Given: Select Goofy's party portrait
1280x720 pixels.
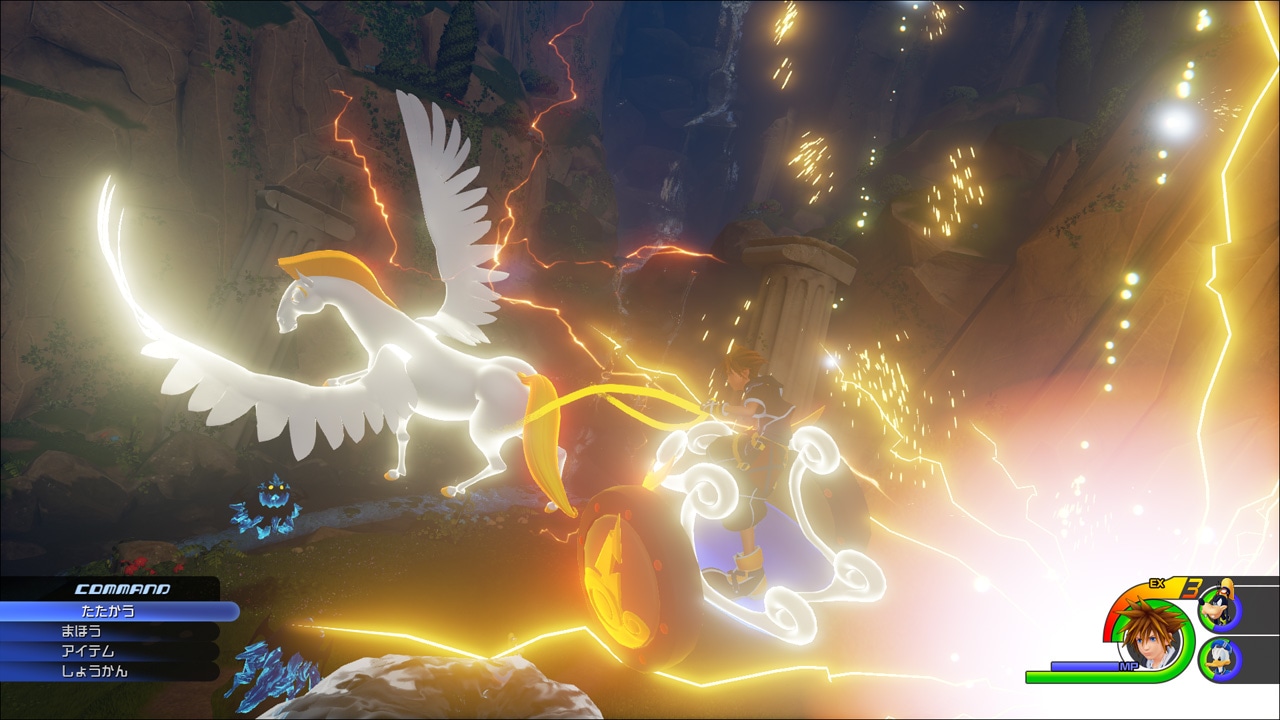Looking at the screenshot, I should (1219, 608).
